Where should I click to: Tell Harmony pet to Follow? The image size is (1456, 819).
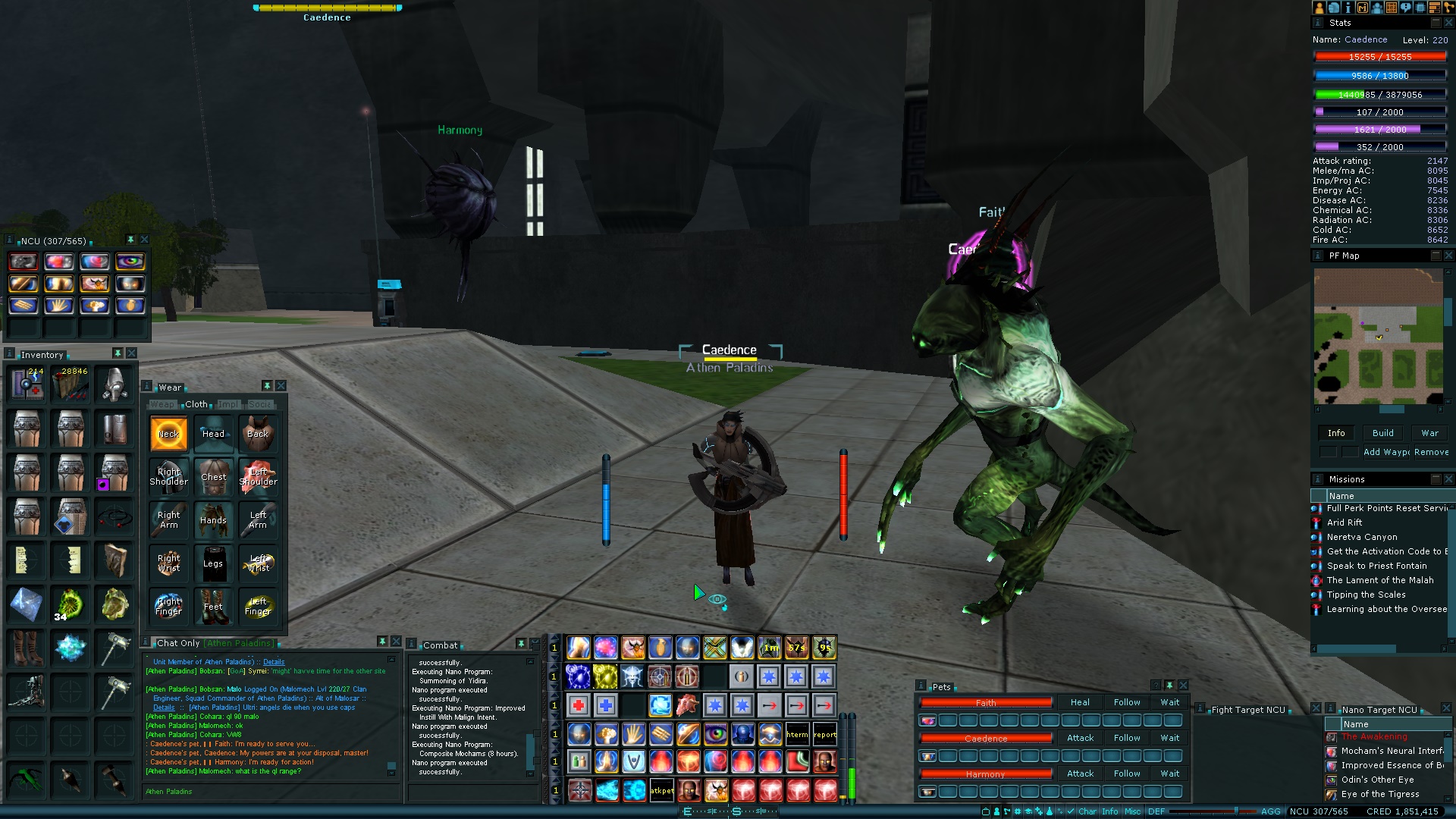(x=1127, y=773)
